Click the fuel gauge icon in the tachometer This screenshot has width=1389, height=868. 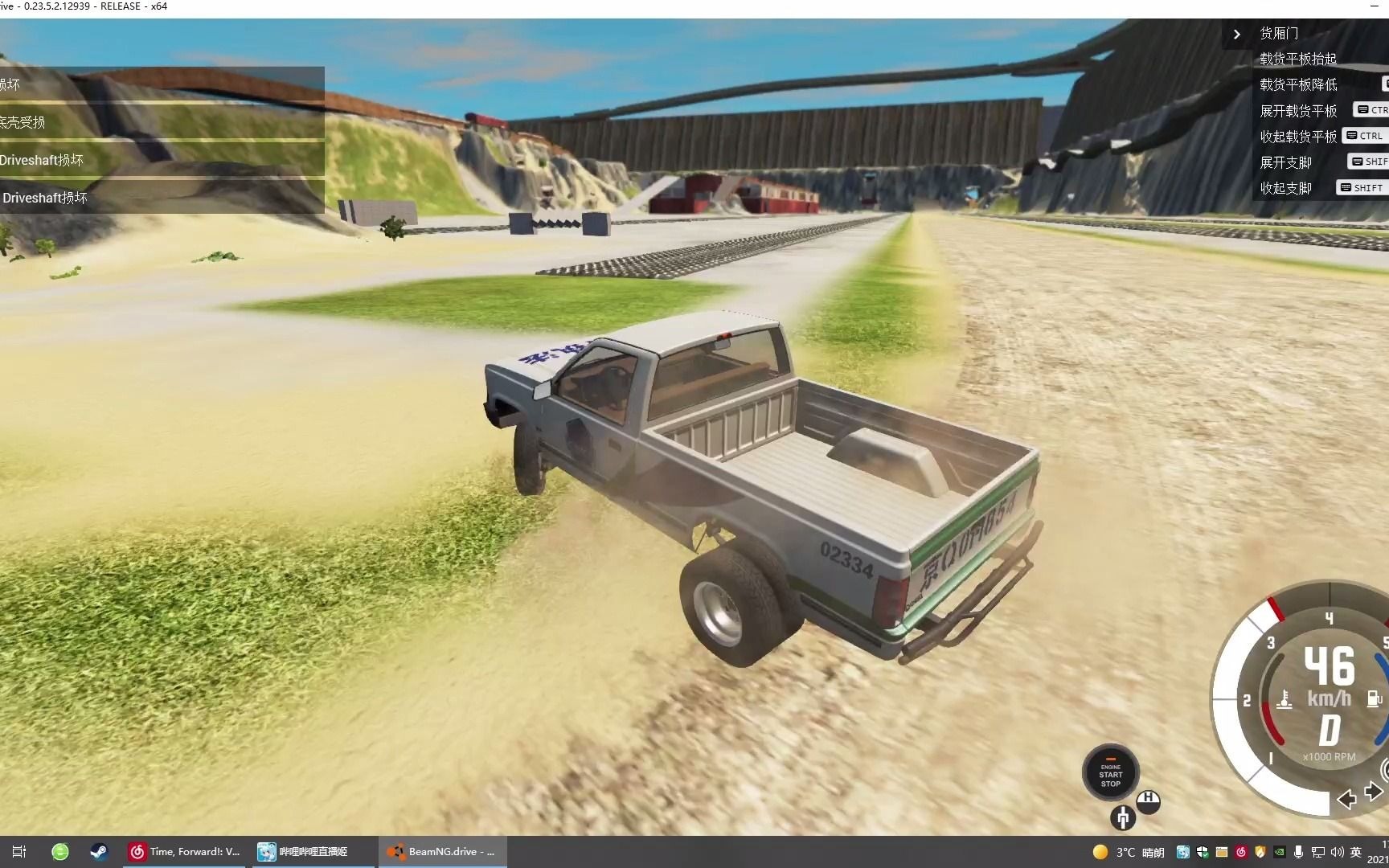point(1373,698)
